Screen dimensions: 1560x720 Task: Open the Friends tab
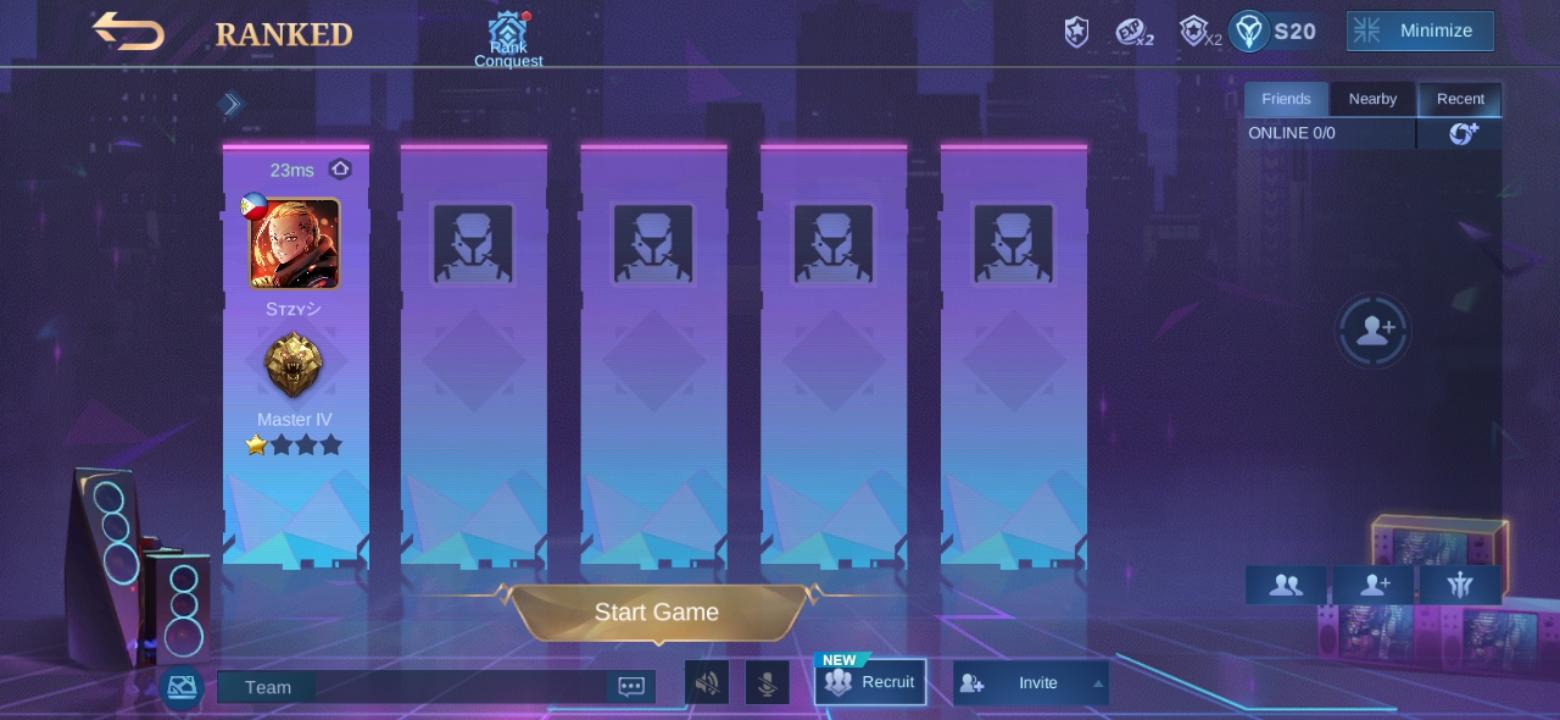1286,99
